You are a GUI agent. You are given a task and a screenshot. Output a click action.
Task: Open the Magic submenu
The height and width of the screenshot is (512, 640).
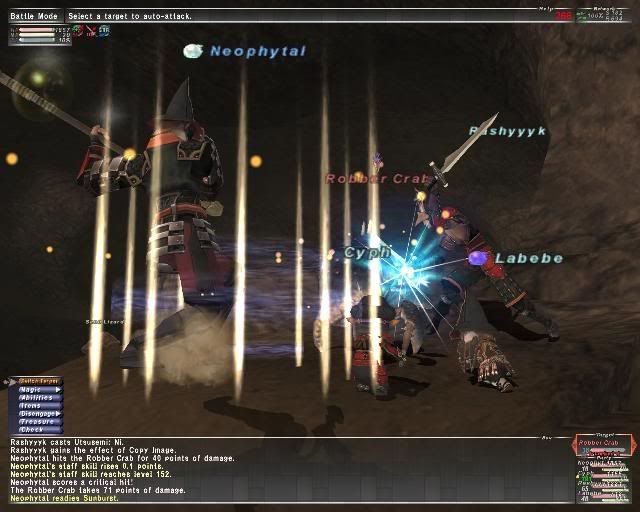[x=36, y=389]
